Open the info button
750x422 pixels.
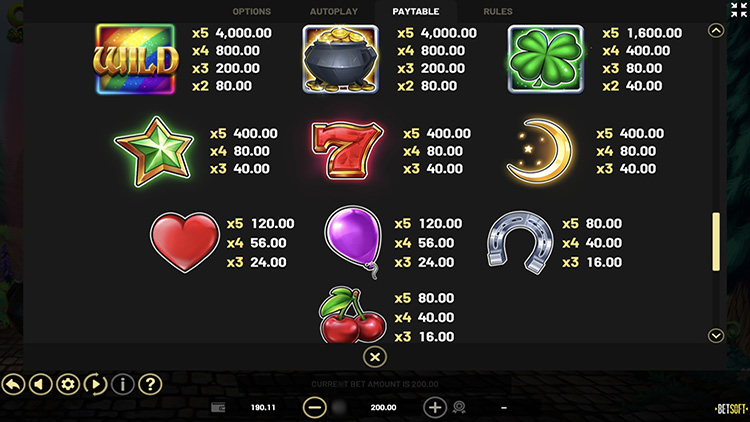pos(122,383)
